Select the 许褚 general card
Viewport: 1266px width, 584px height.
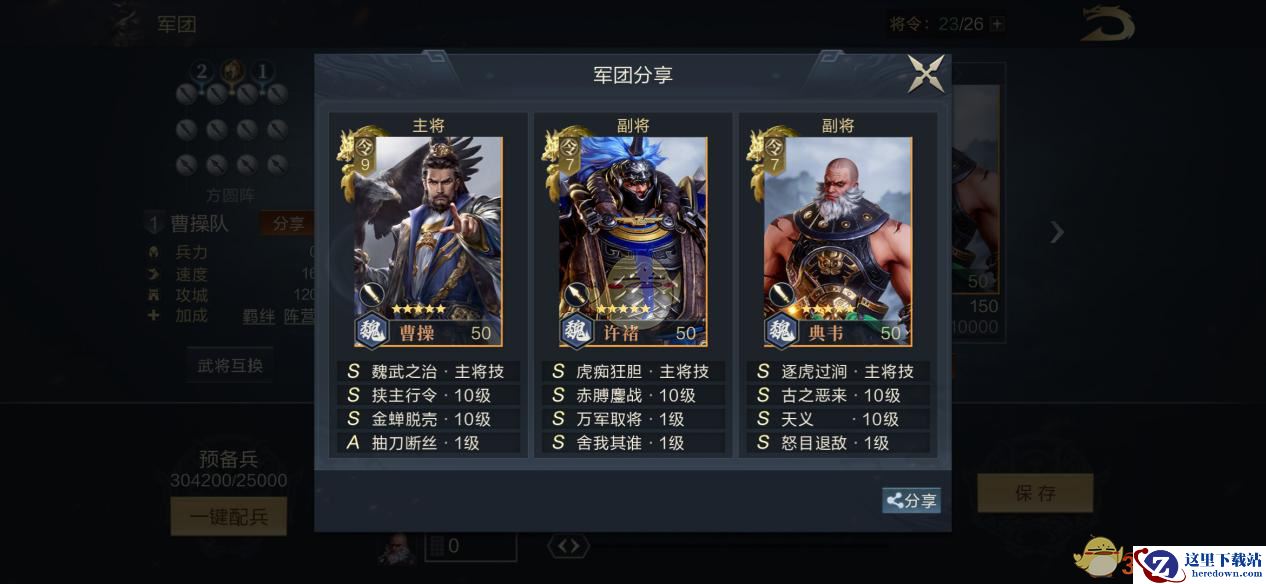coord(632,241)
